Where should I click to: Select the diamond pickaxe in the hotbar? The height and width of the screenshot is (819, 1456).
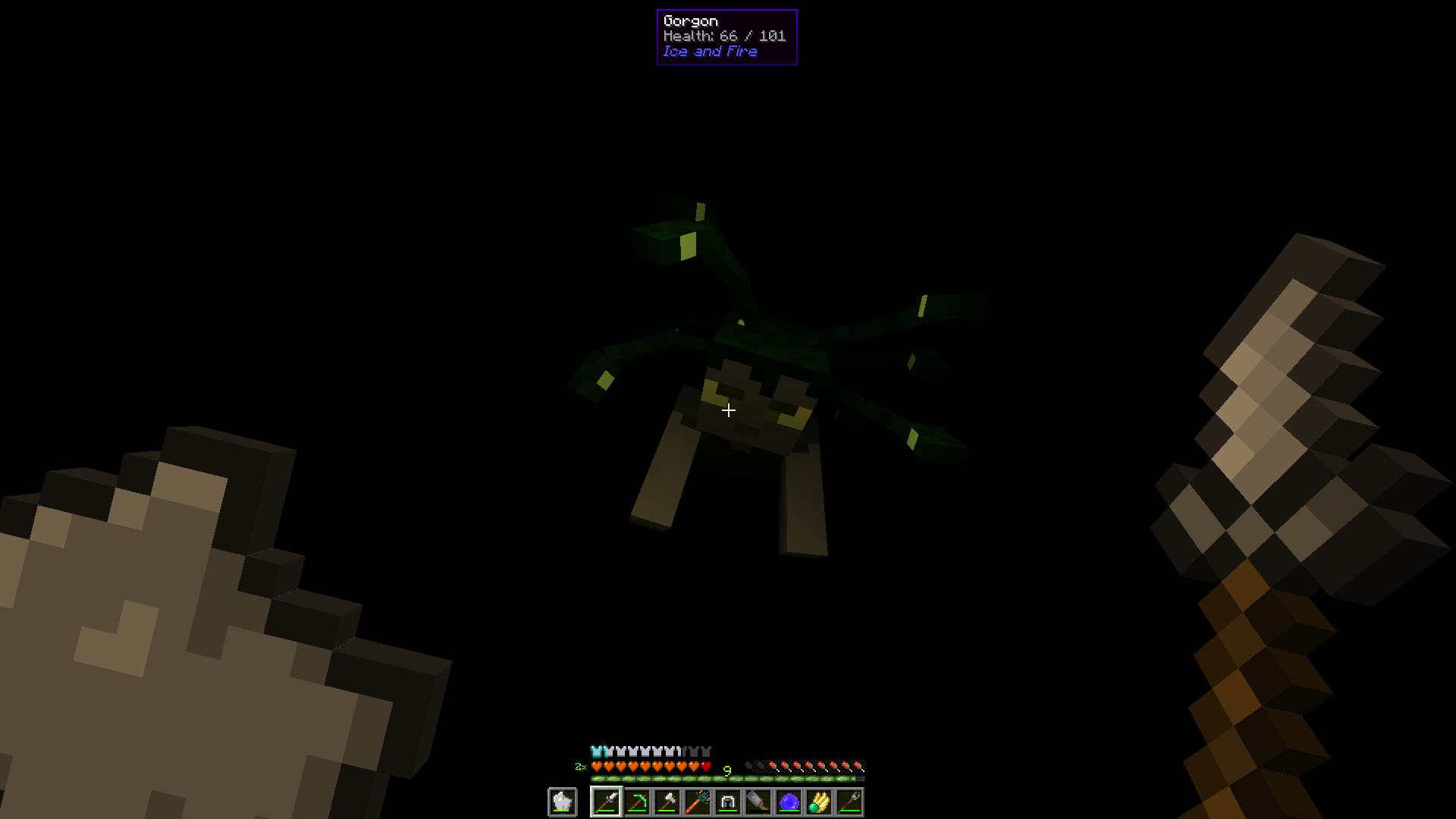point(639,803)
